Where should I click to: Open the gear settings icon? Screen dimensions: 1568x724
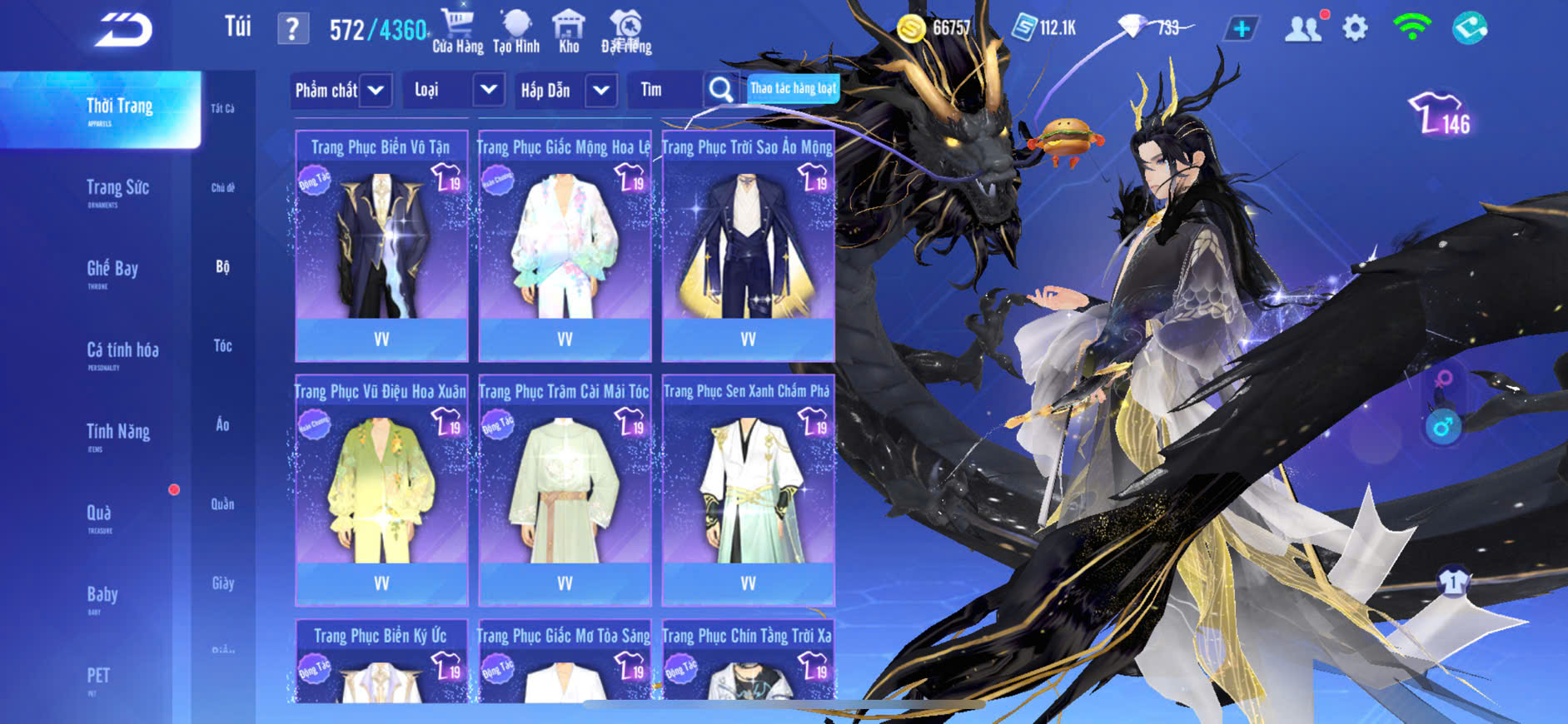1355,29
